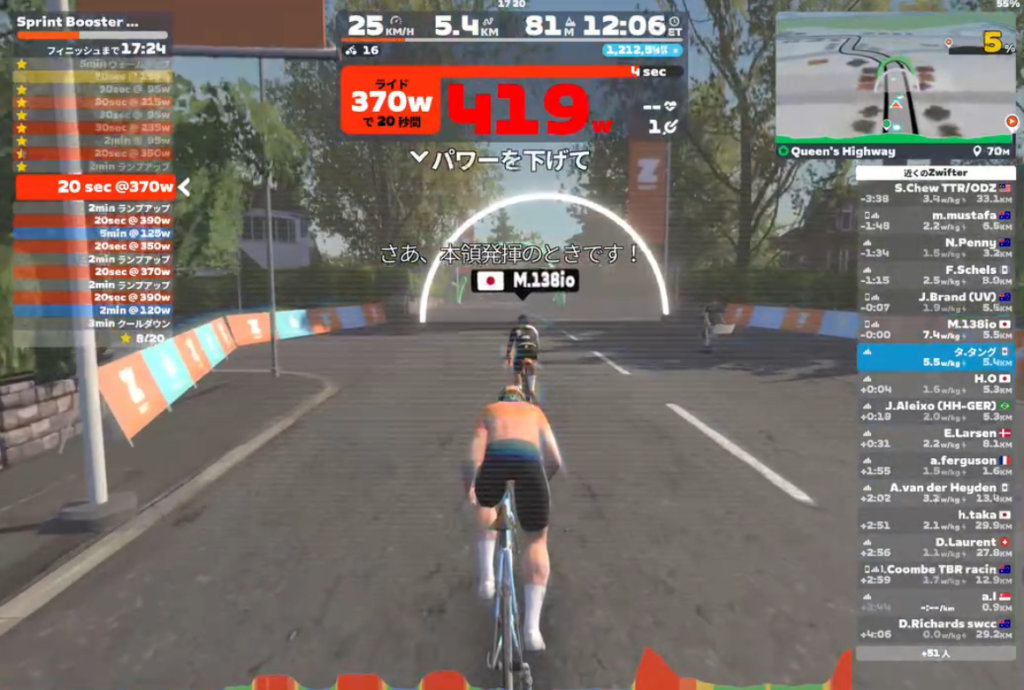
Task: Open the route minimap
Action: point(894,80)
